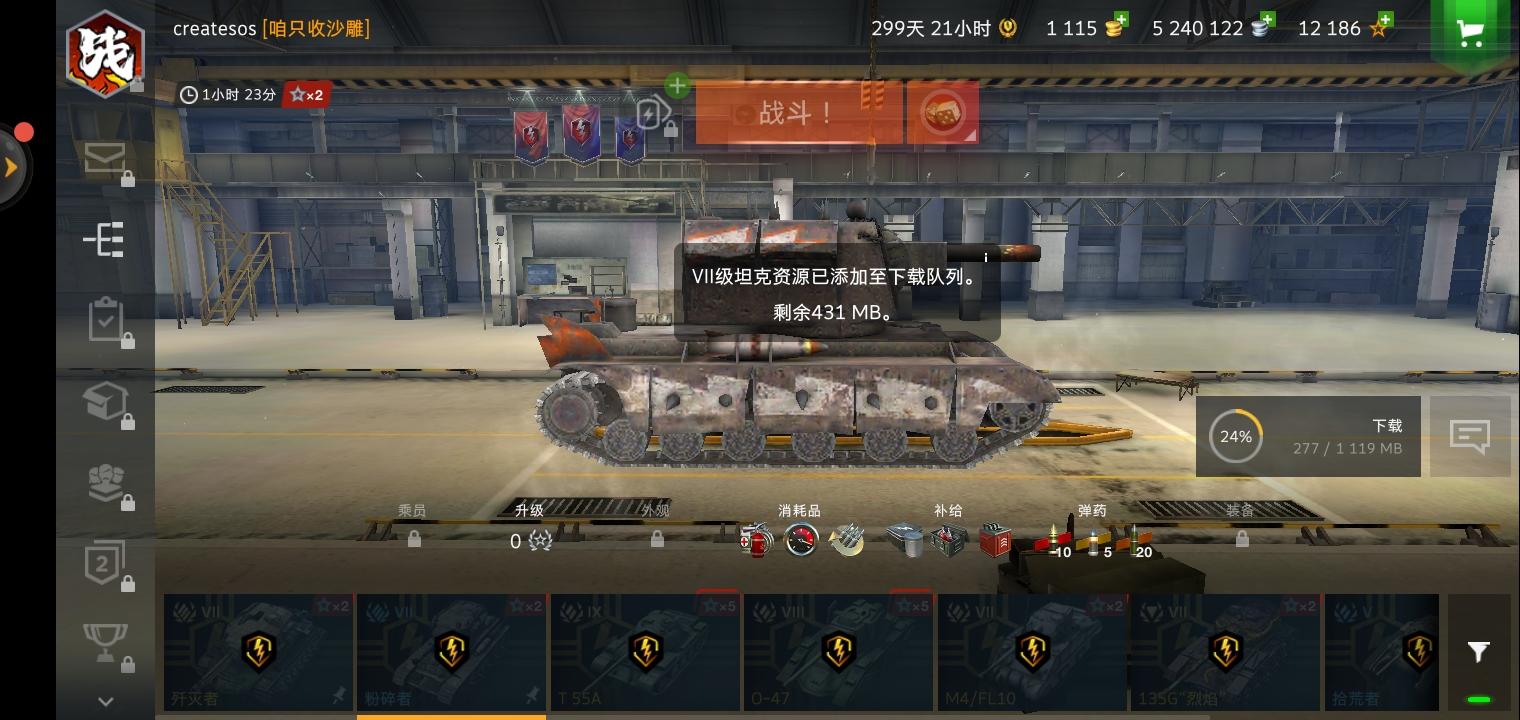1520x720 pixels.
Task: Open the green store cart button
Action: coord(1469,31)
